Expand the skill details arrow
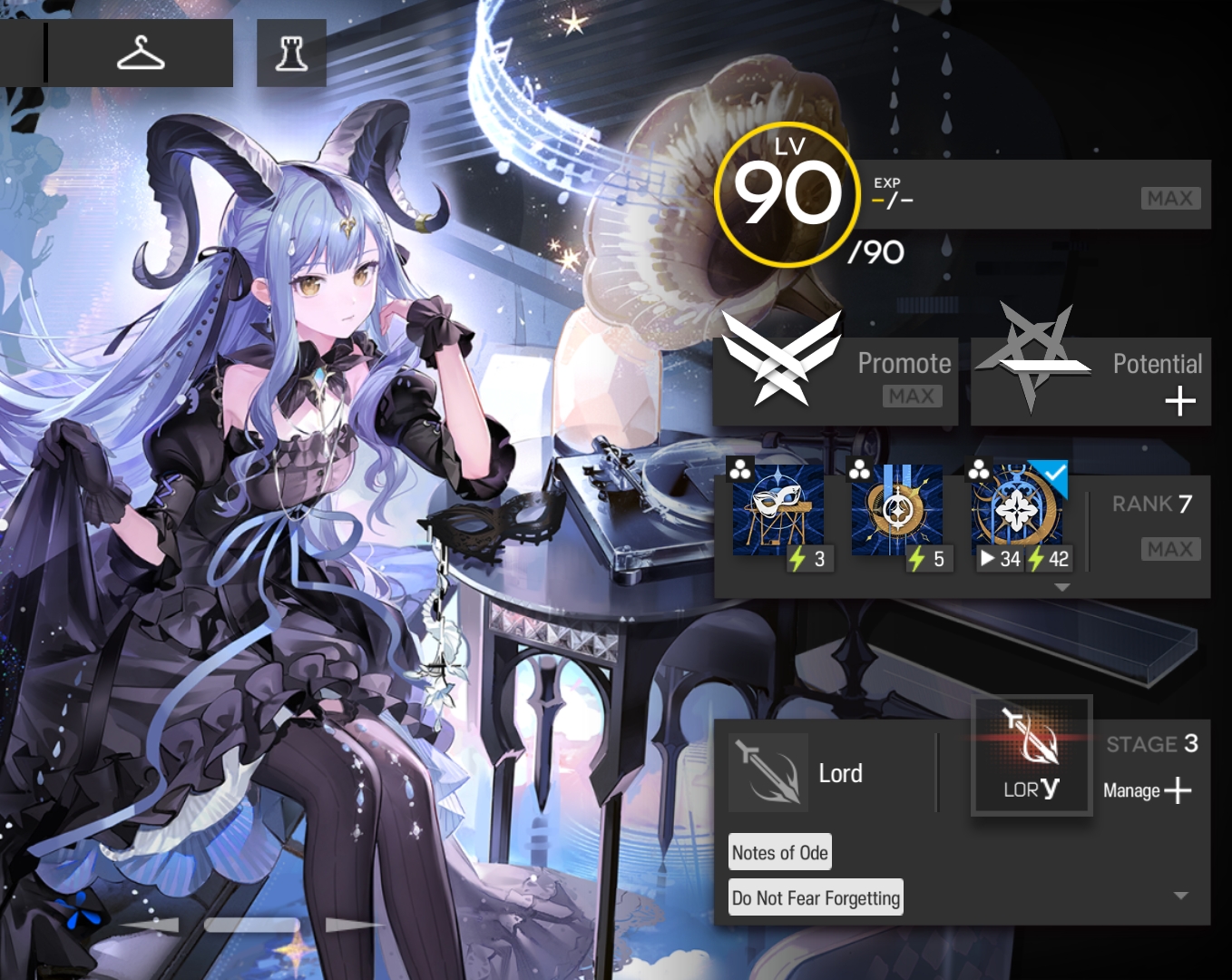The height and width of the screenshot is (980, 1232). point(1062,588)
